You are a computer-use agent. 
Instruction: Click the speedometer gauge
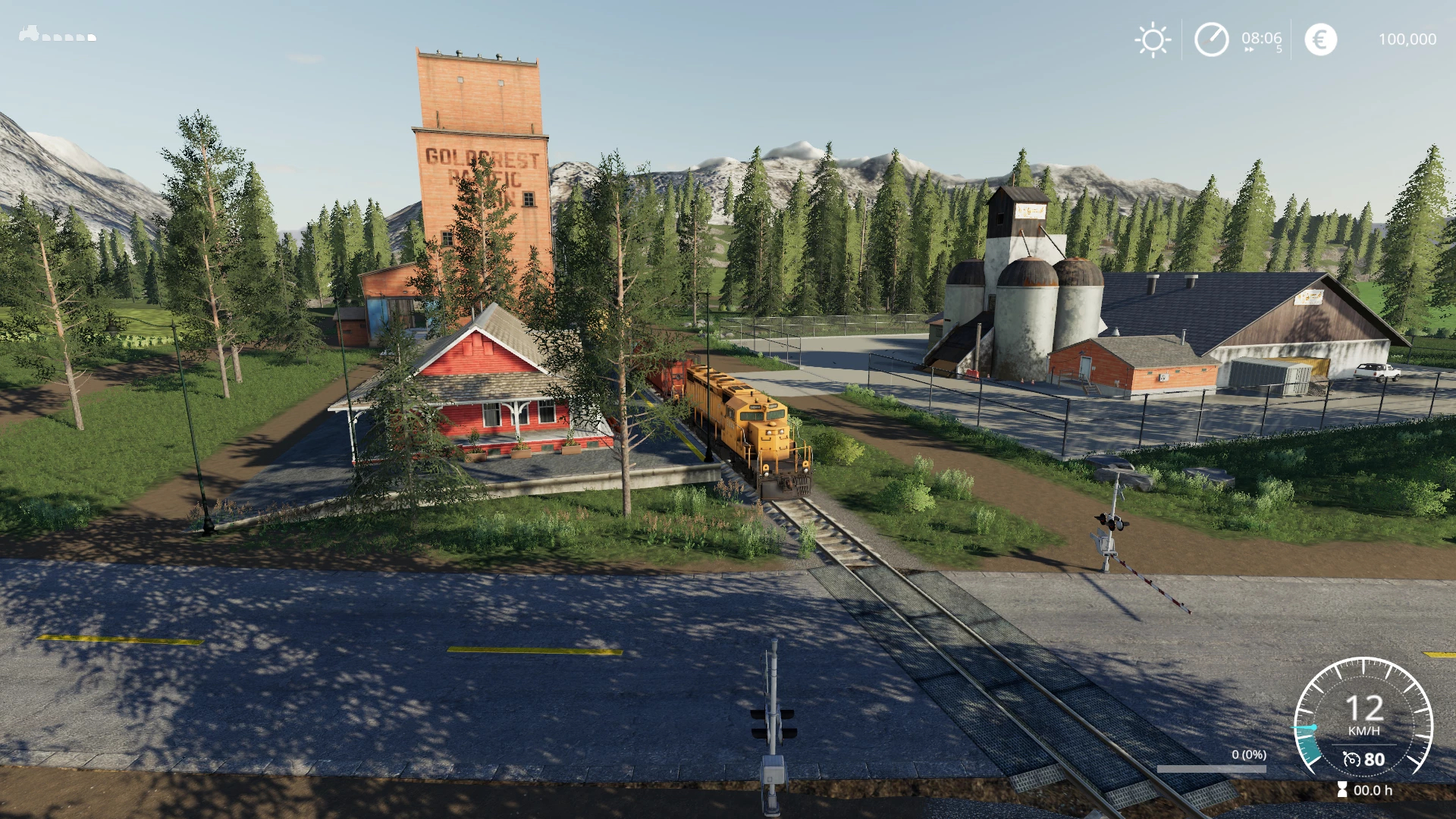(1363, 719)
